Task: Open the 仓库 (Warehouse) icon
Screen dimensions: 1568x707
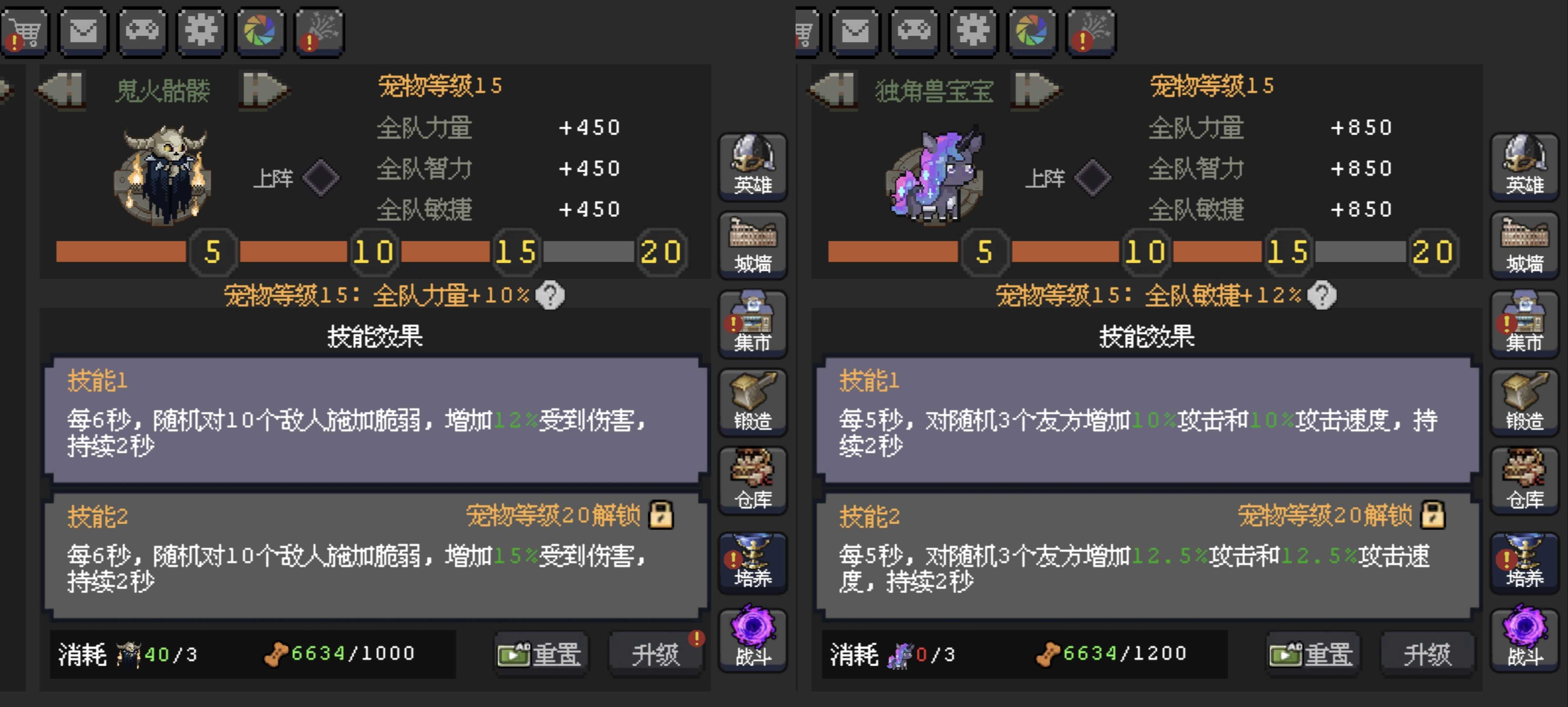Action: [753, 481]
